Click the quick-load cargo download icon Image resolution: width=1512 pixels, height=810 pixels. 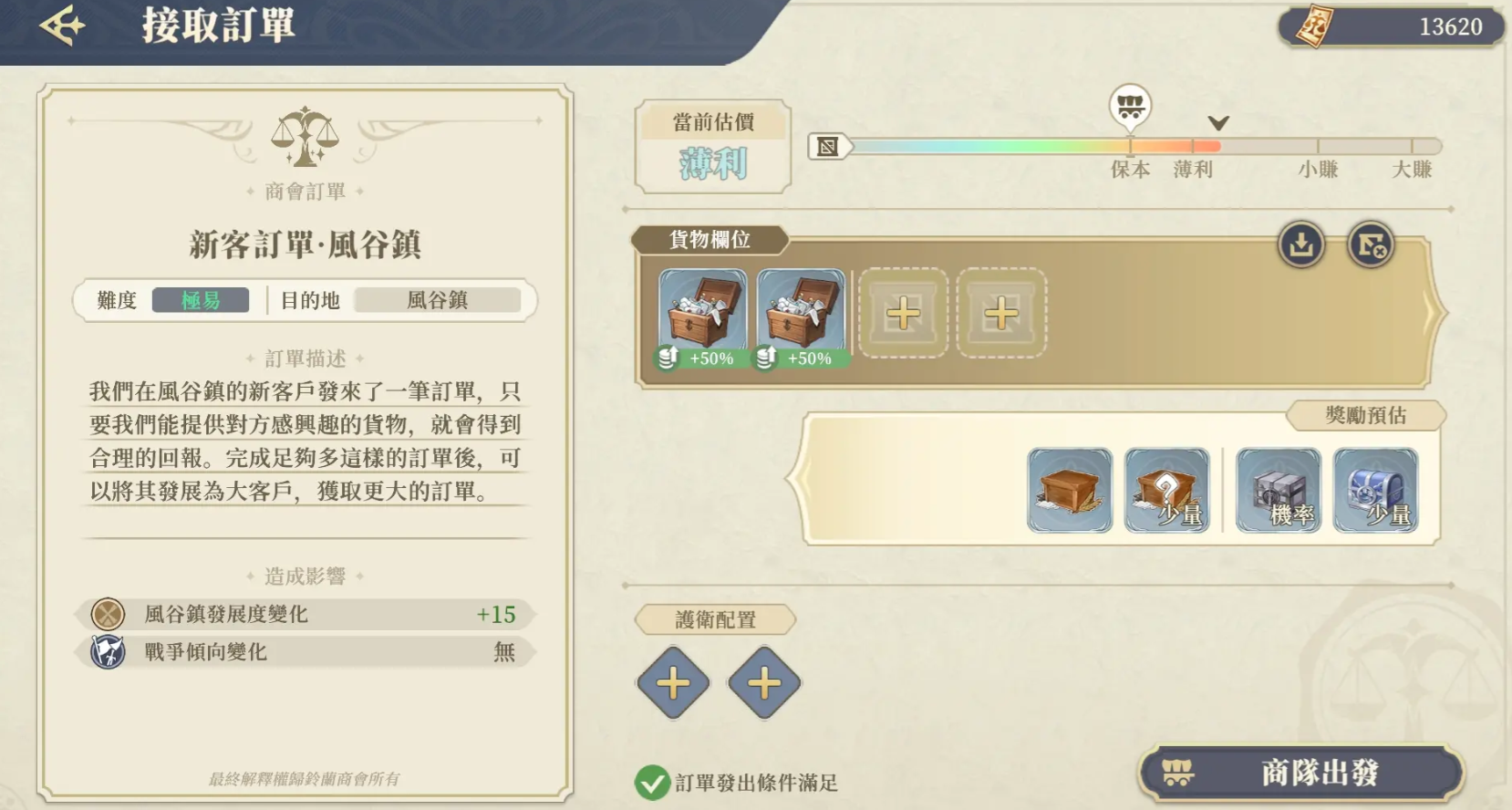coord(1300,244)
